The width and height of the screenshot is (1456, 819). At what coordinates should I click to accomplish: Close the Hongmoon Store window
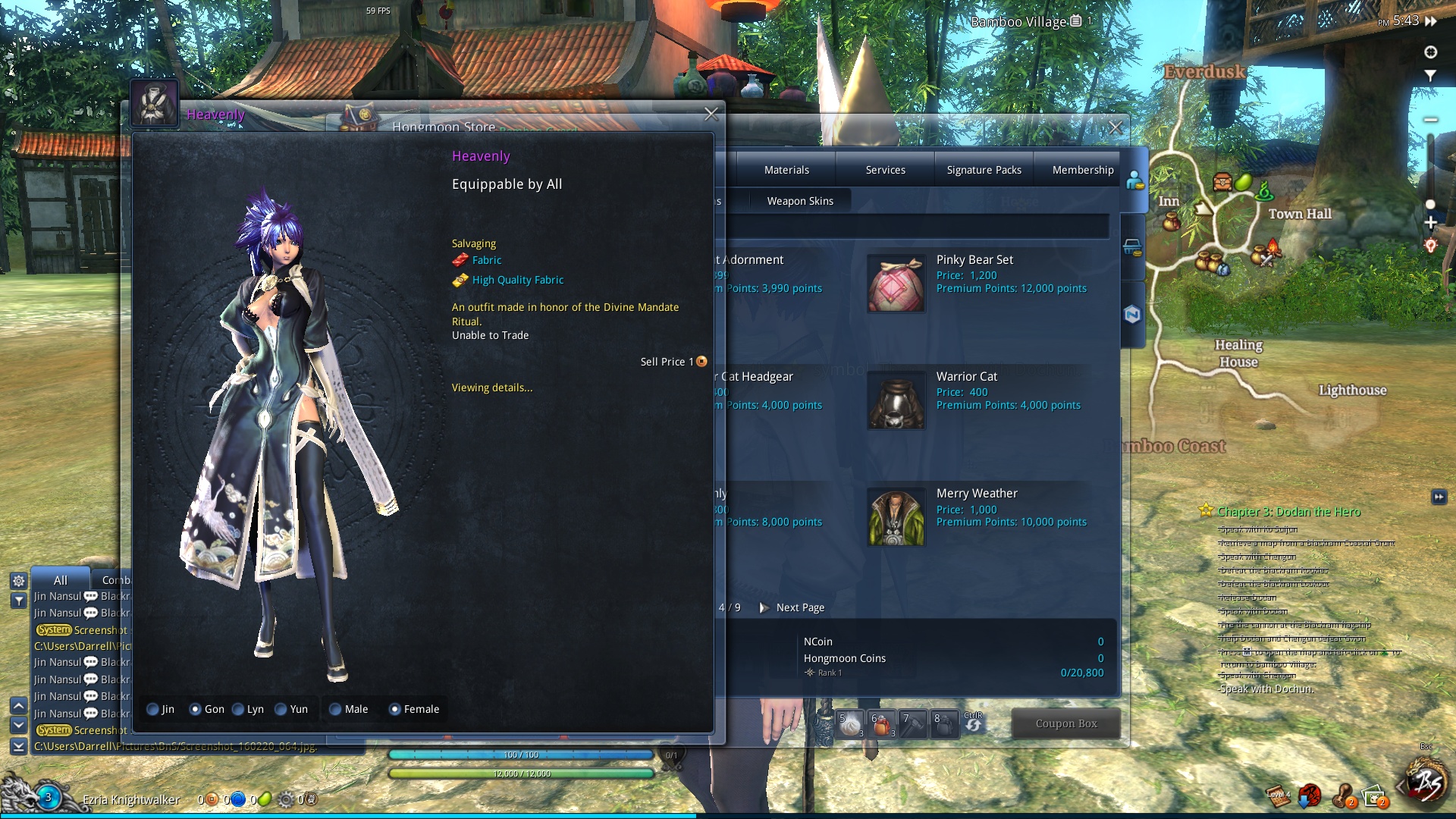coord(1116,128)
